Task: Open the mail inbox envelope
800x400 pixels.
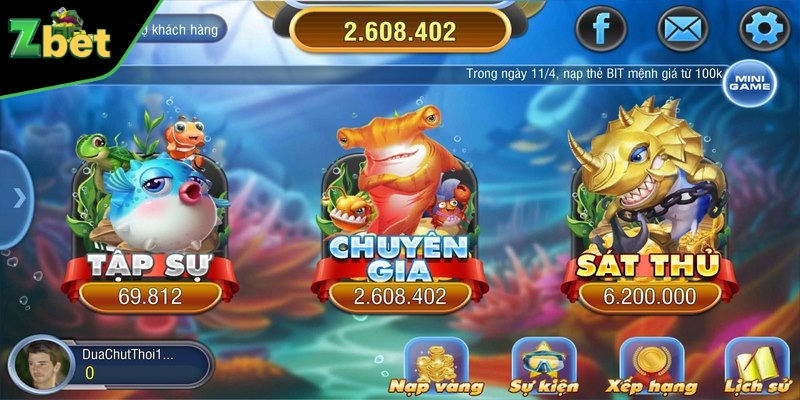Action: [680, 28]
